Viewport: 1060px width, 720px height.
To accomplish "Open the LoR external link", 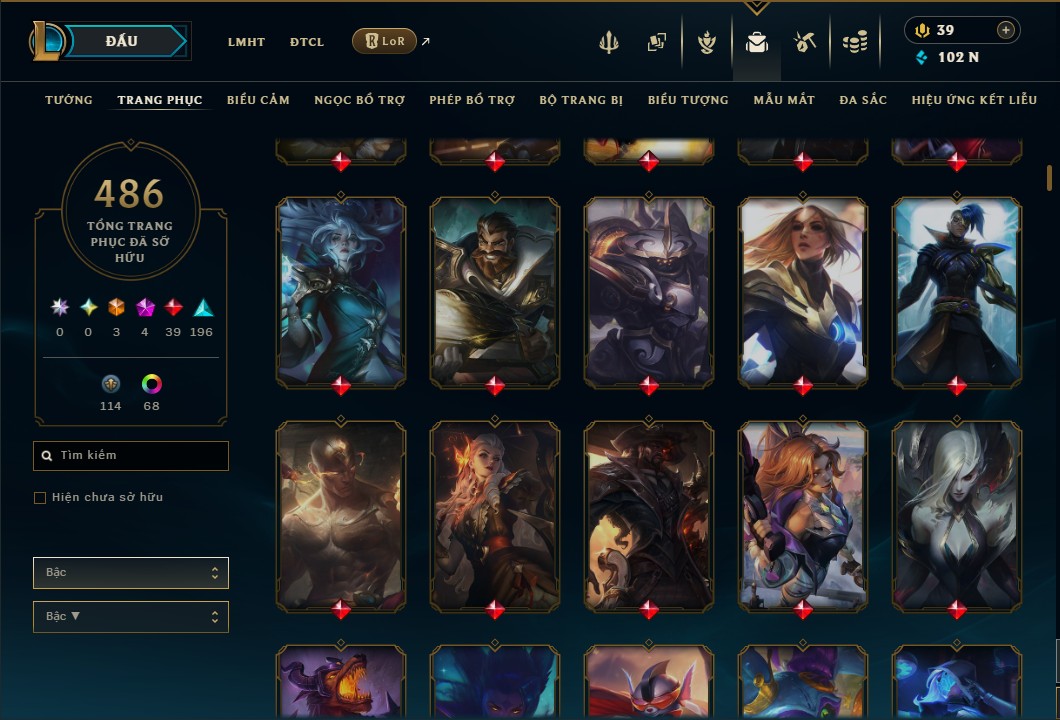I will (385, 41).
